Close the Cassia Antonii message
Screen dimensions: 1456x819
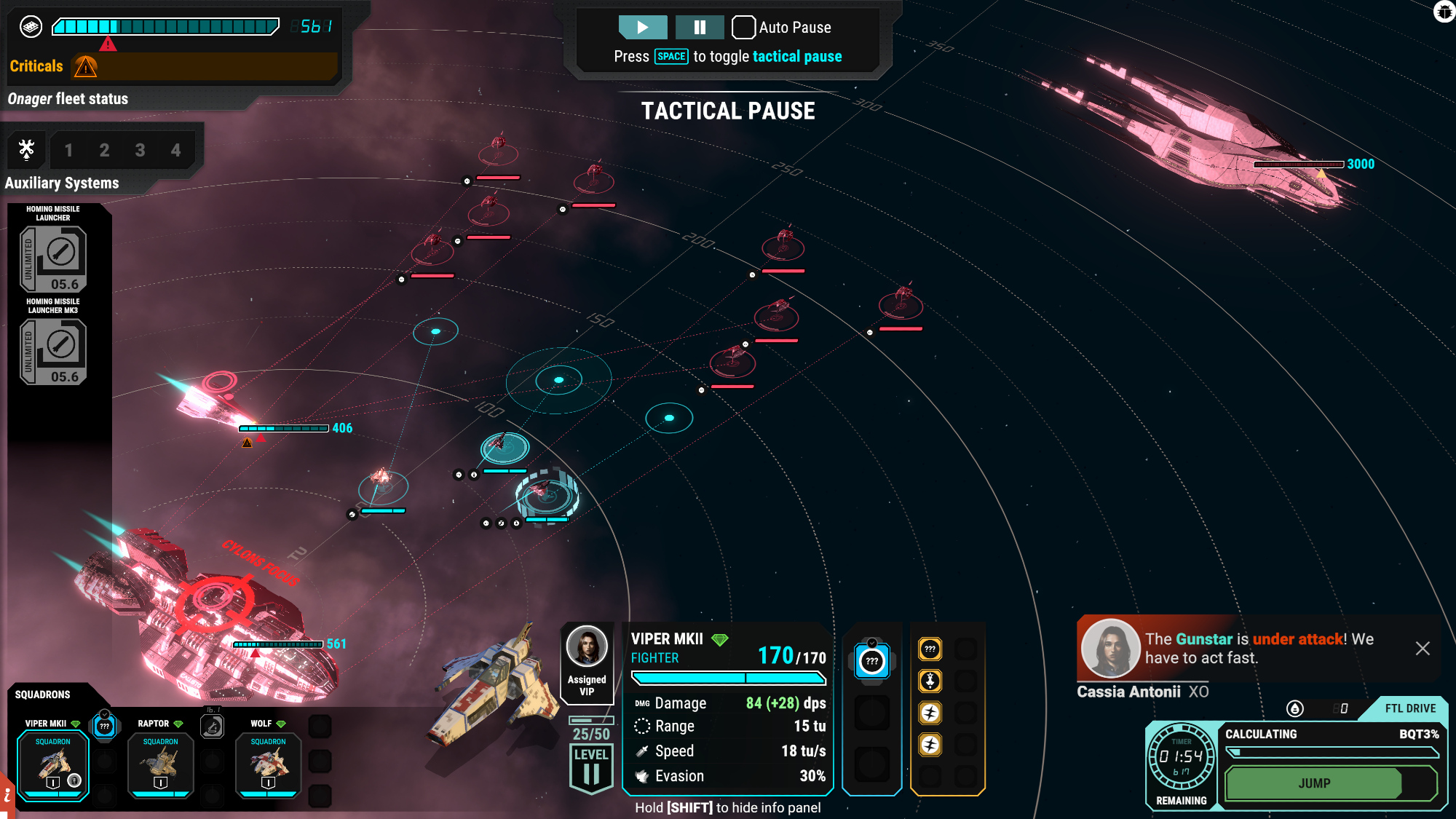click(1423, 649)
